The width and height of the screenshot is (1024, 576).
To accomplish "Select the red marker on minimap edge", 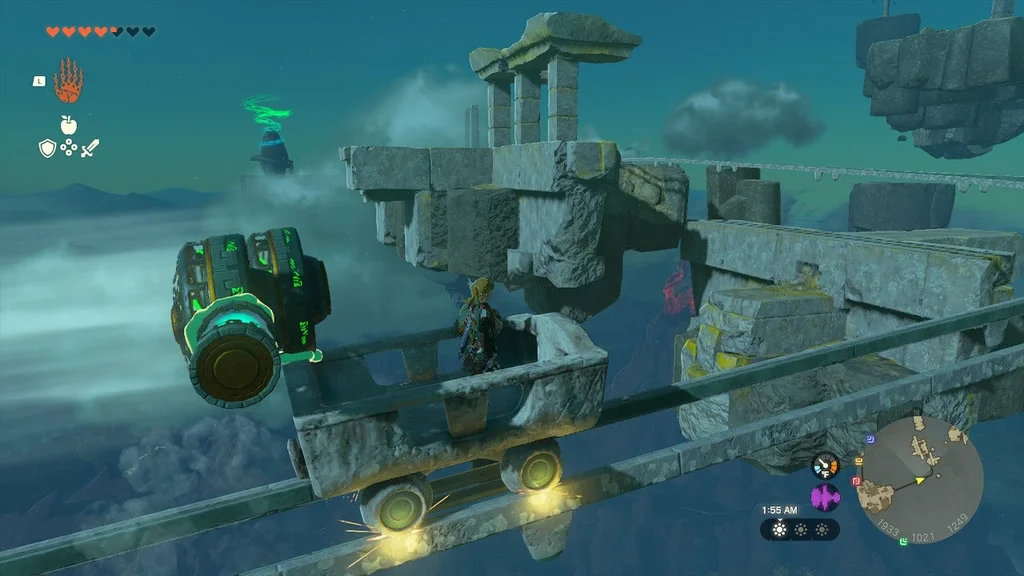I will click(856, 481).
